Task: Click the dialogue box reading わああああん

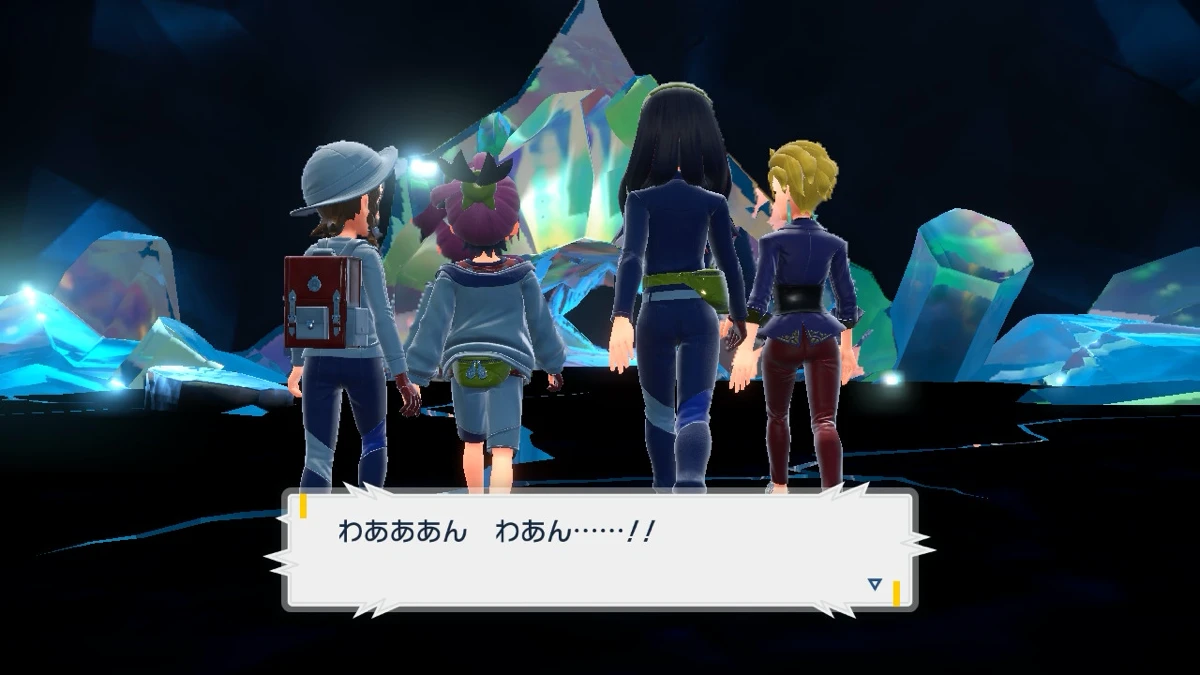Action: click(600, 548)
